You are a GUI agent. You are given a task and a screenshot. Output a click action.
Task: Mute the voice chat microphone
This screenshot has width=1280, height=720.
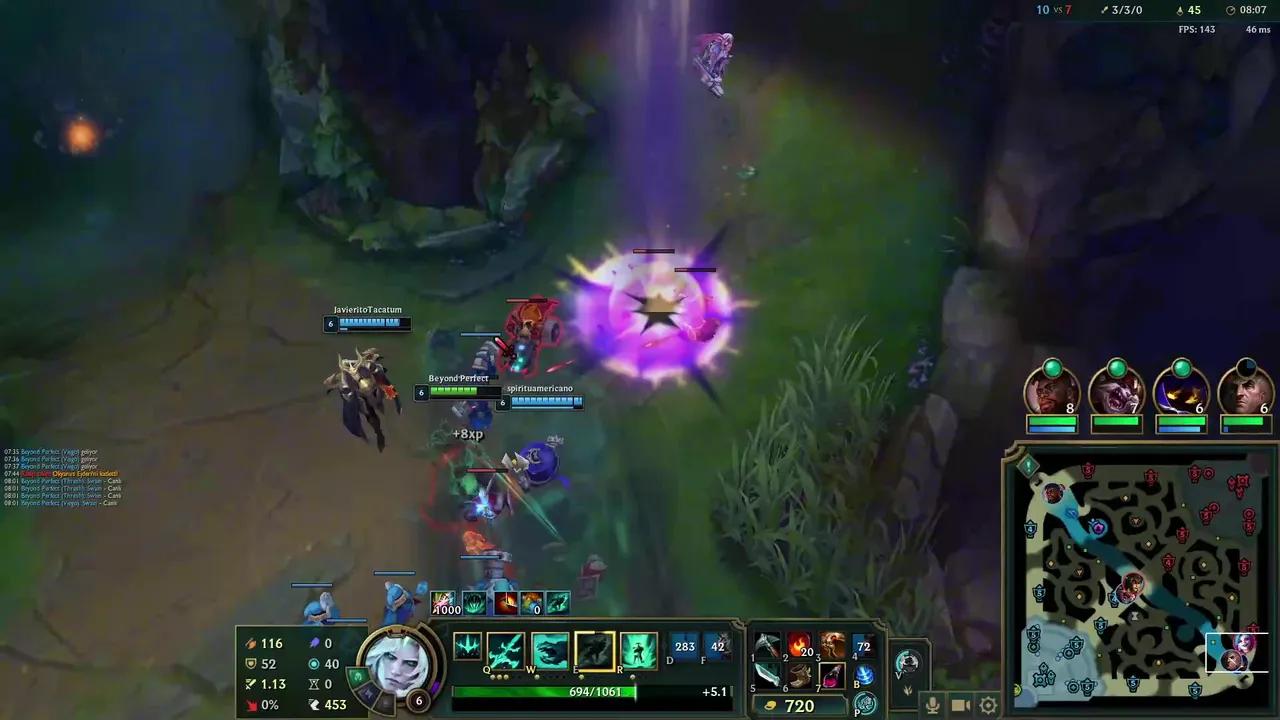pyautogui.click(x=932, y=705)
